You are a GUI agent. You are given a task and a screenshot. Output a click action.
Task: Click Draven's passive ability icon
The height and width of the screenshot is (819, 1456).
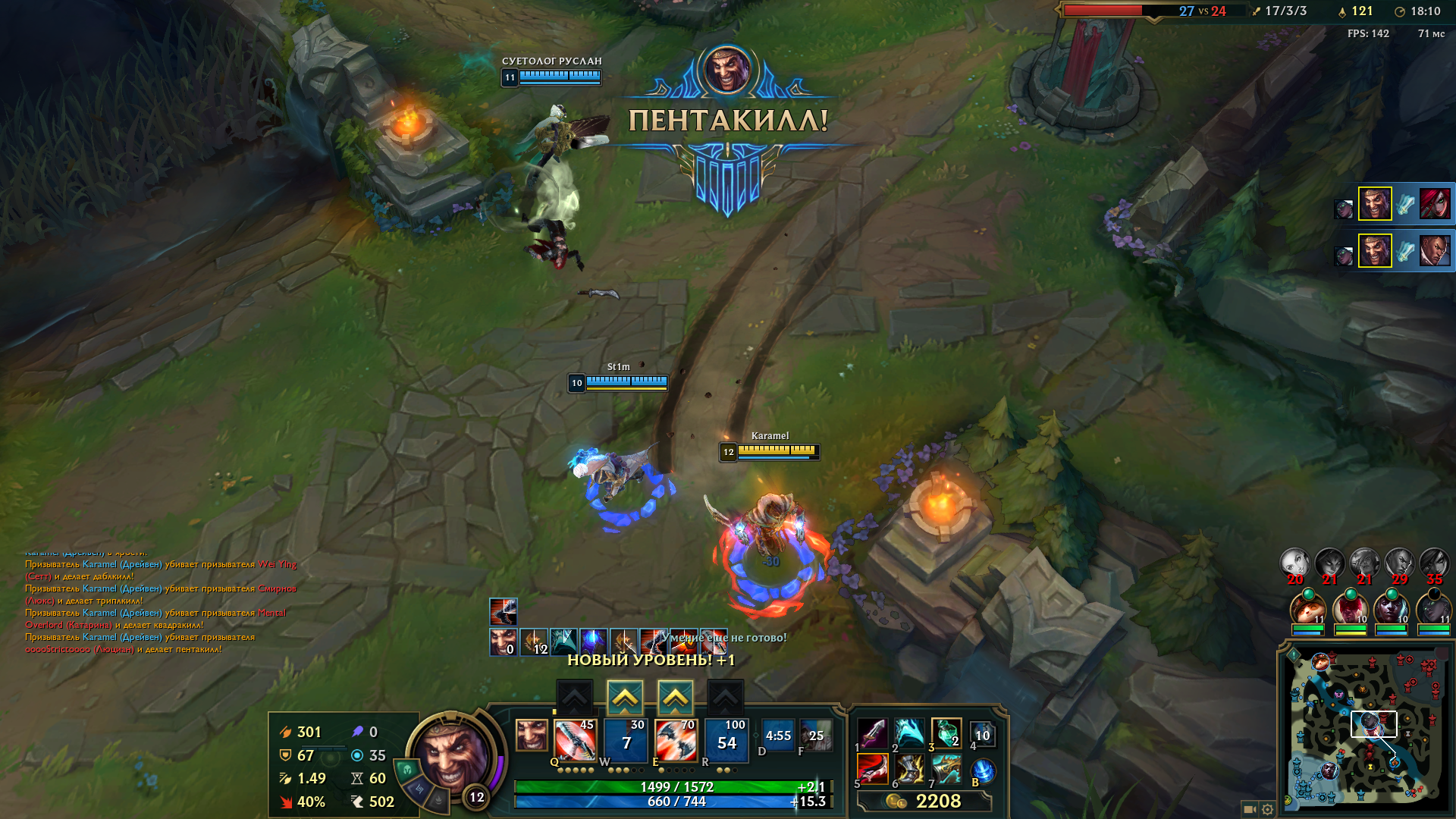pyautogui.click(x=531, y=735)
